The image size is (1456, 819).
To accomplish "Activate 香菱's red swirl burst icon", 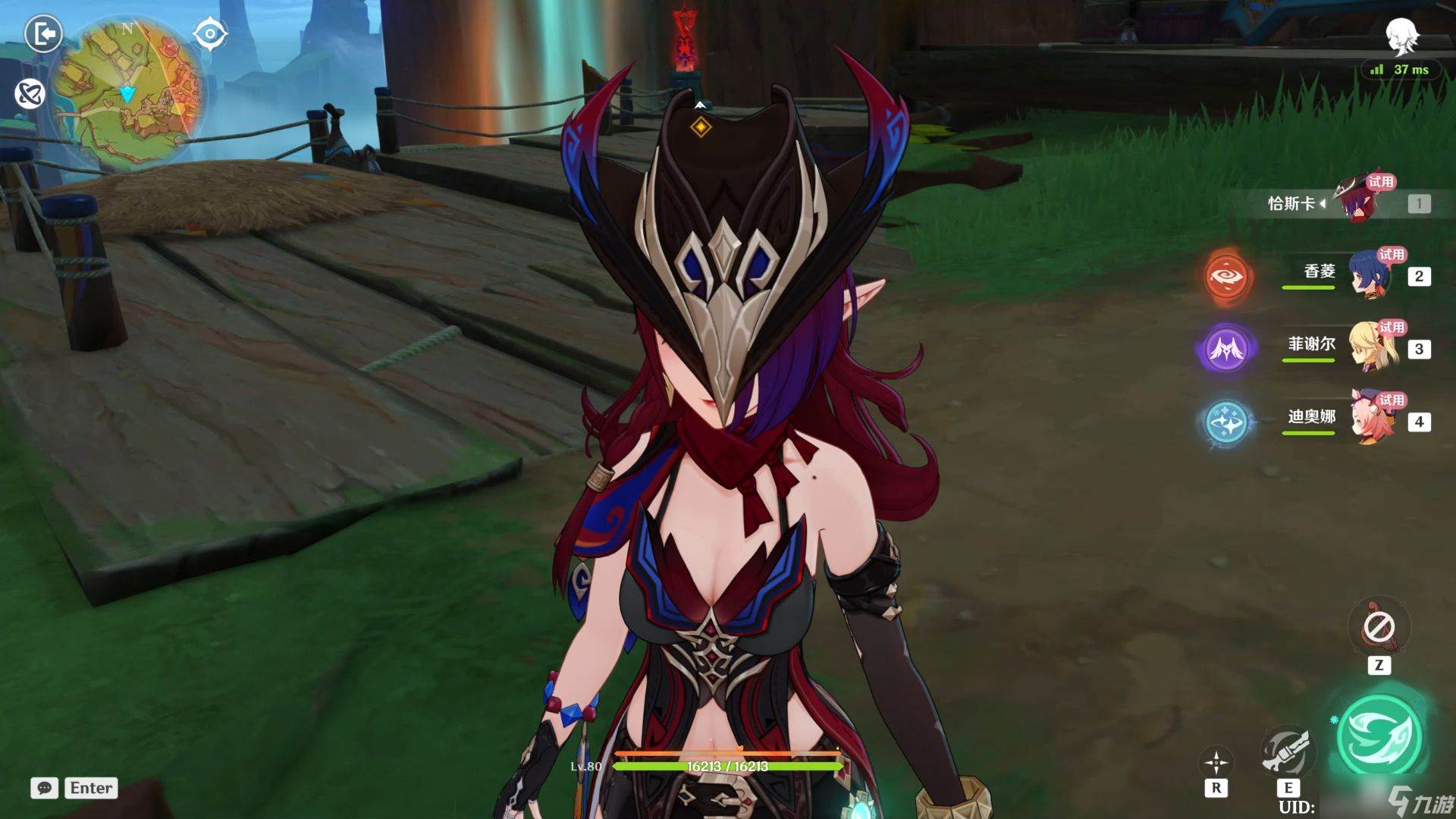I will [1226, 276].
